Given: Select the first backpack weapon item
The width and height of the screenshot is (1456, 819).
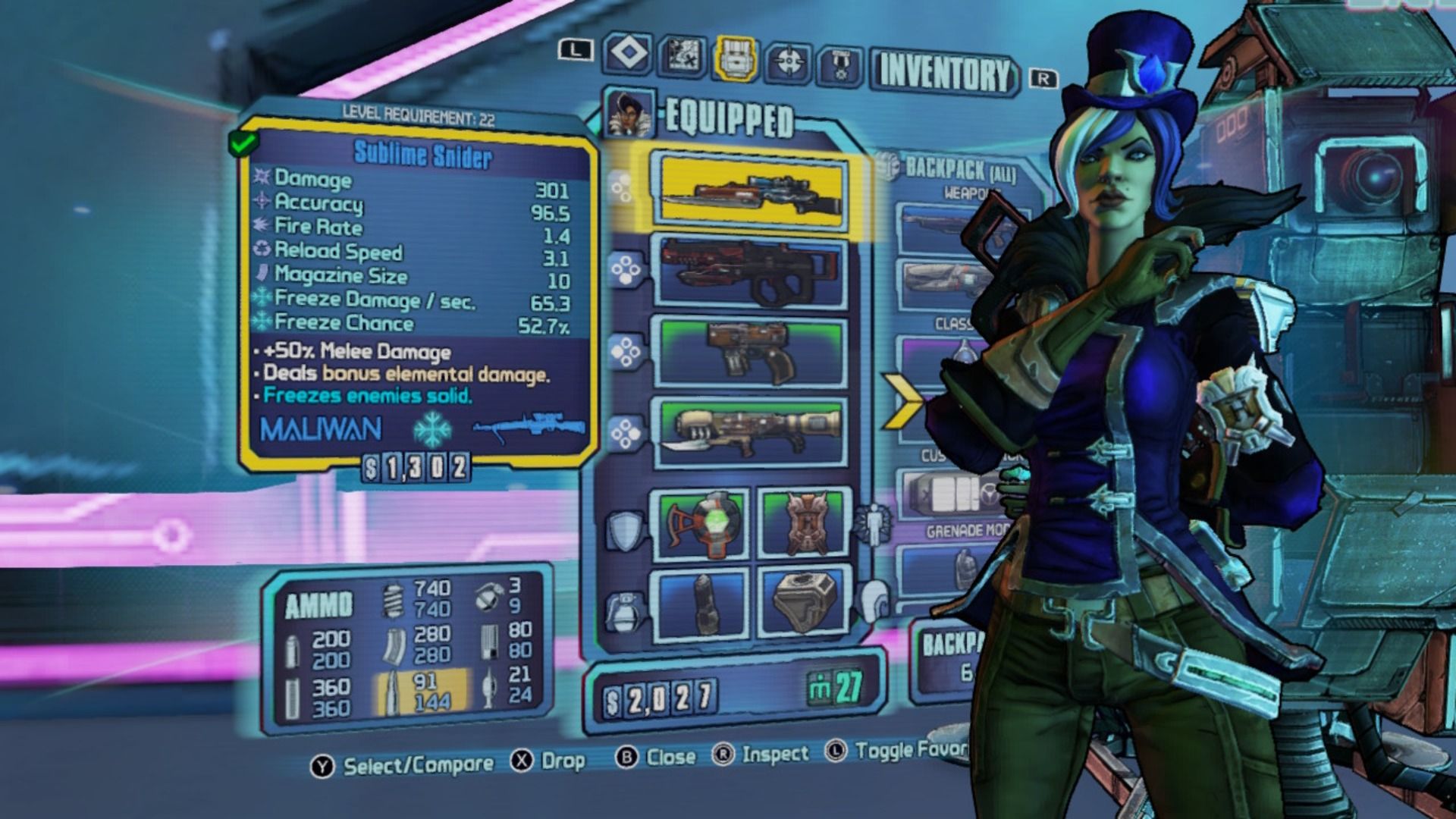Looking at the screenshot, I should point(939,228).
